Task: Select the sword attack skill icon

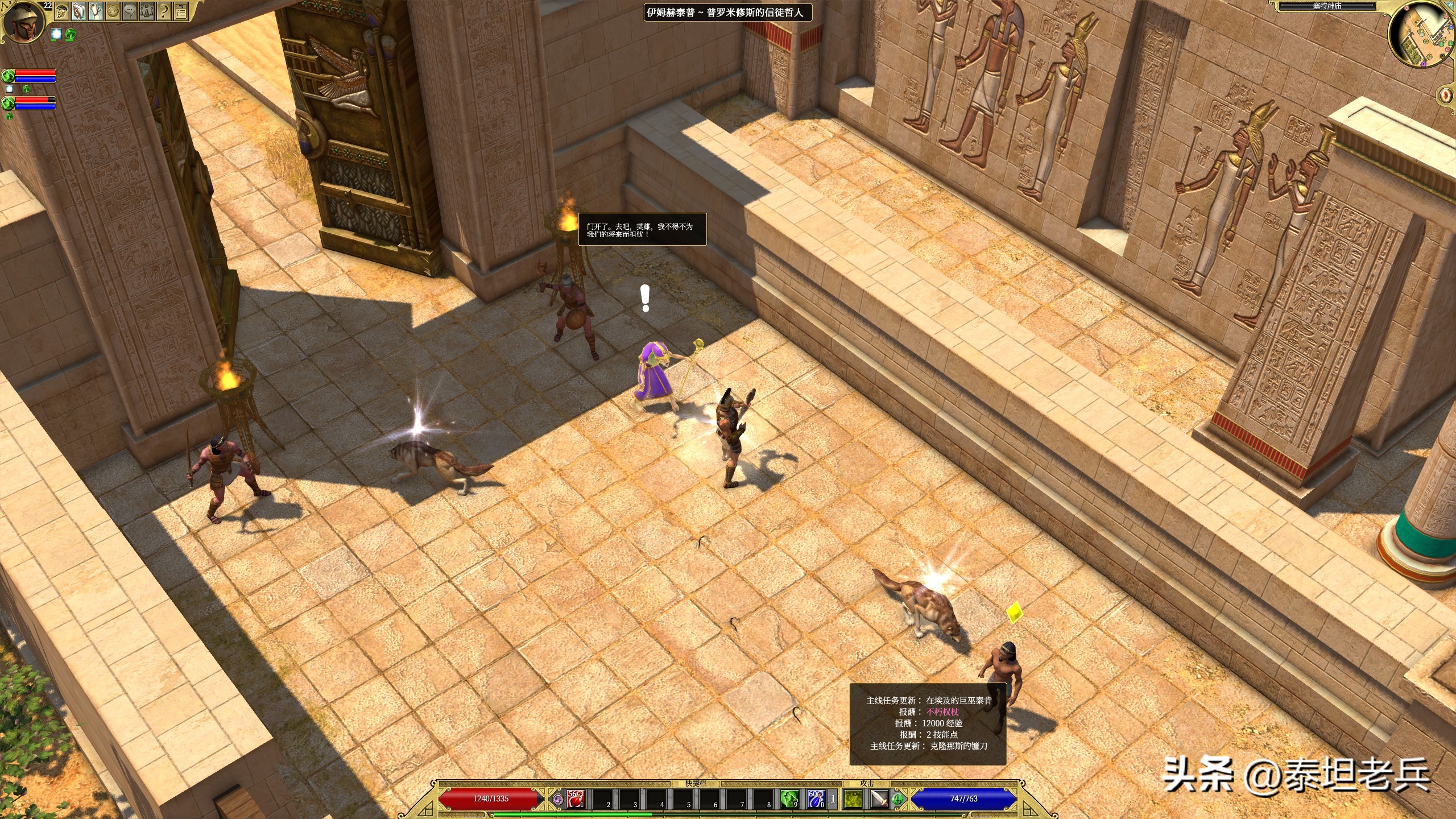Action: [x=879, y=799]
